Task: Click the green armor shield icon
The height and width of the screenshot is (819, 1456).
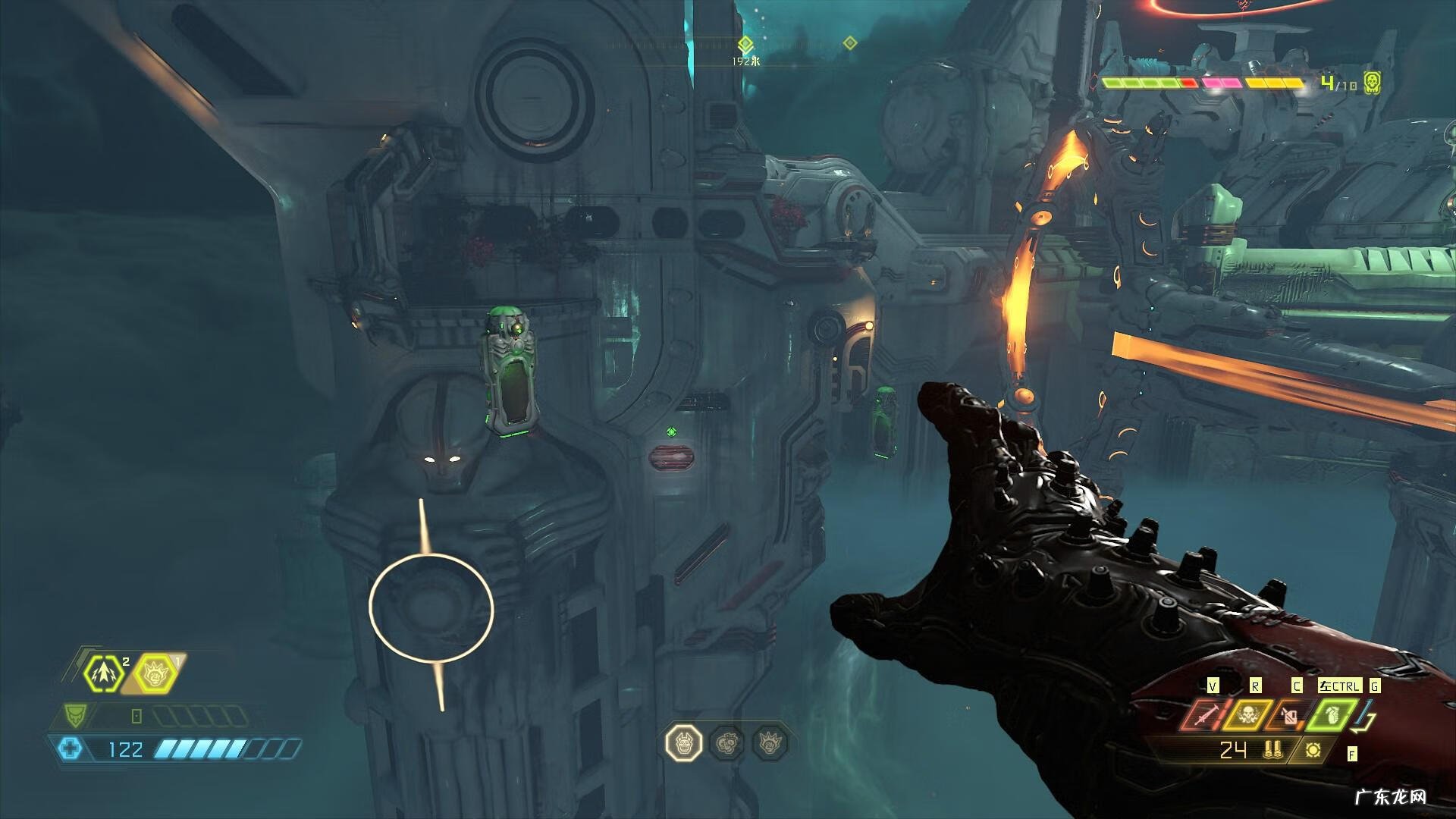Action: 75,714
